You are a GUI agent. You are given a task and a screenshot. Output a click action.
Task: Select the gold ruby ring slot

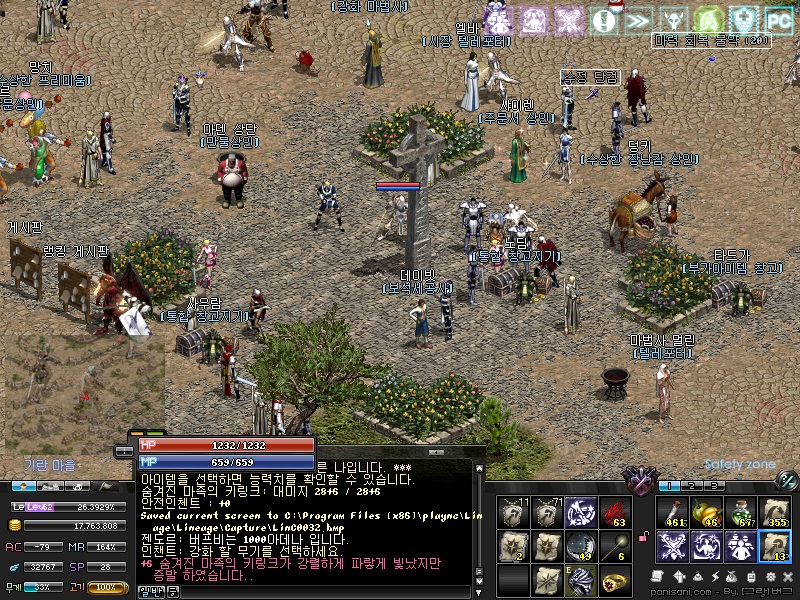pos(612,579)
